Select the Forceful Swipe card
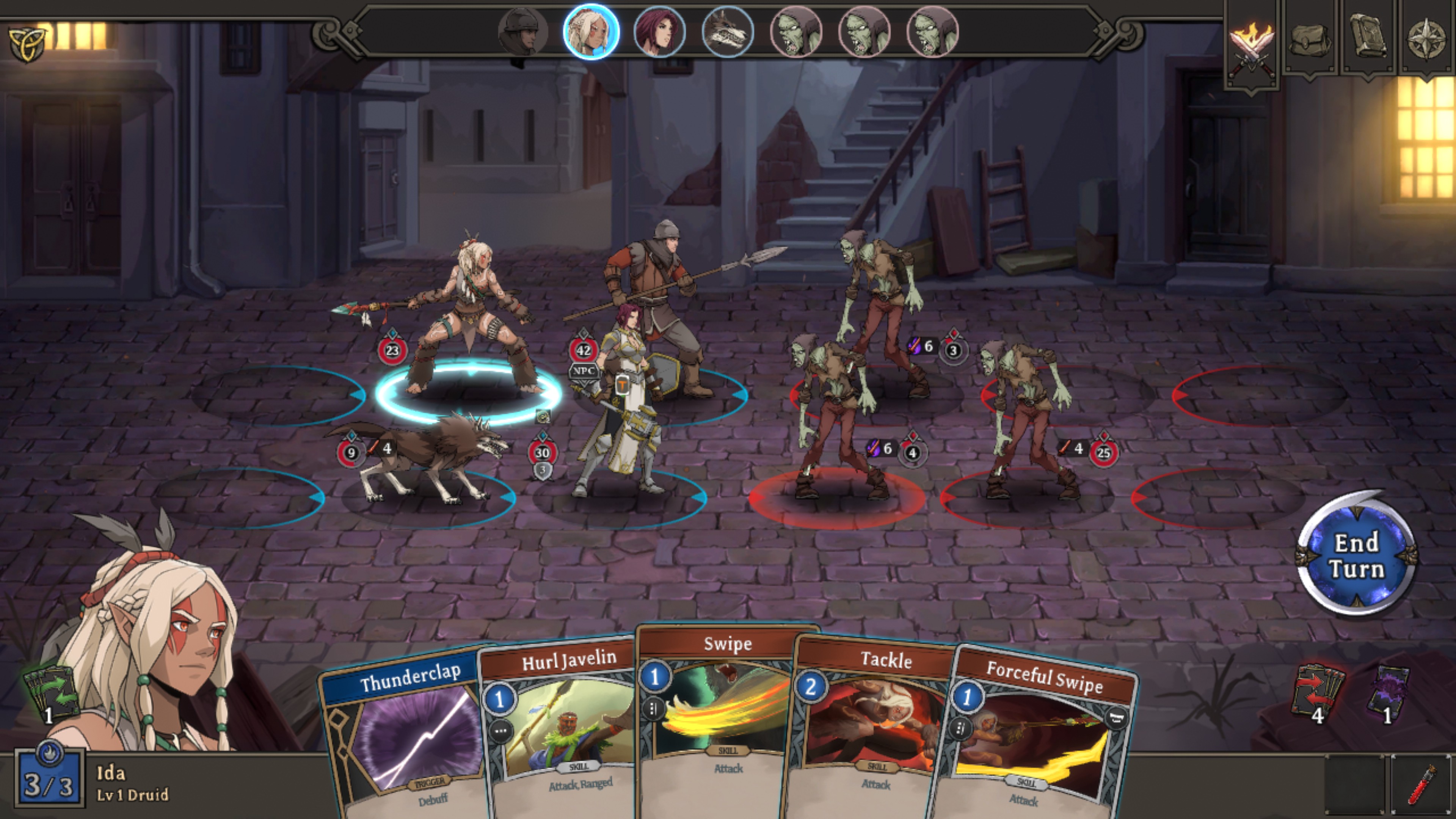 coord(1034,741)
